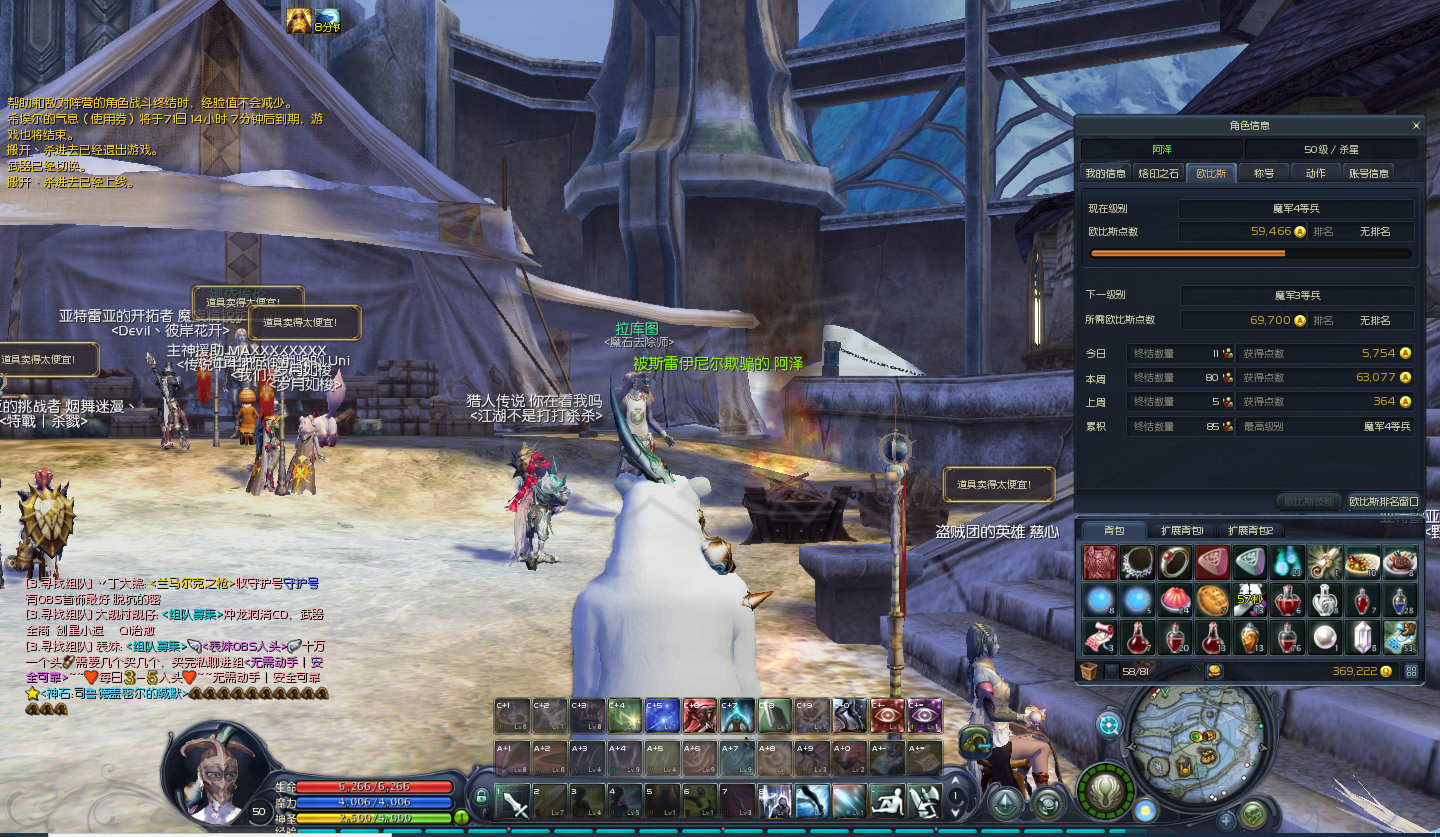
Task: Click the inventory sort grid button
Action: 1411,671
